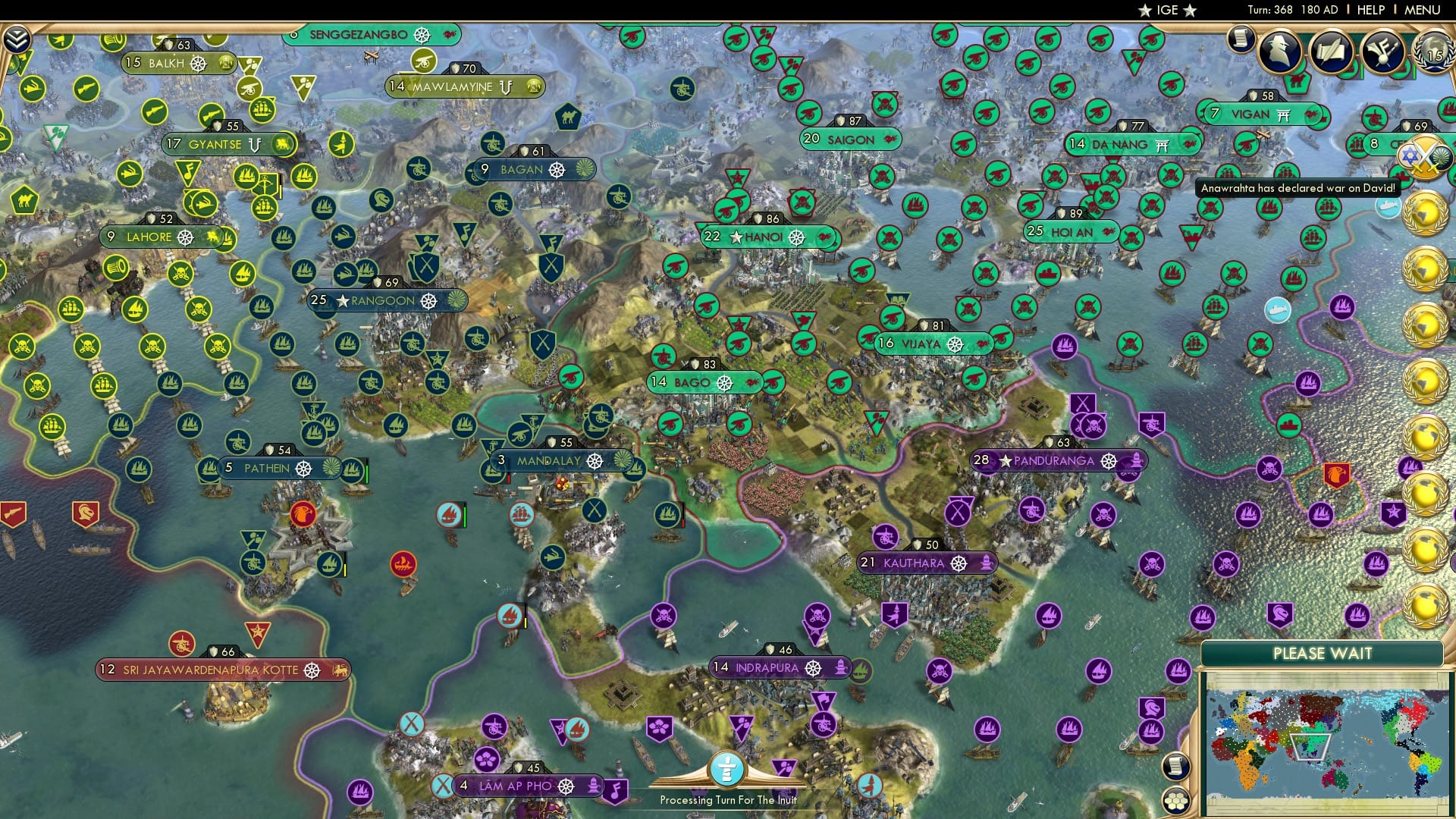Open the espionage overview spy icon
Viewport: 1456px width, 819px height.
pyautogui.click(x=1279, y=50)
